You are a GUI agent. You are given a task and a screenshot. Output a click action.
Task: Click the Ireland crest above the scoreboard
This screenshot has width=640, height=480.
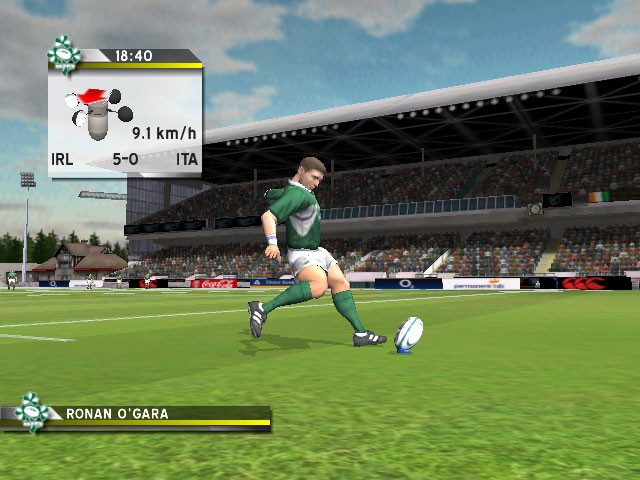tap(64, 54)
